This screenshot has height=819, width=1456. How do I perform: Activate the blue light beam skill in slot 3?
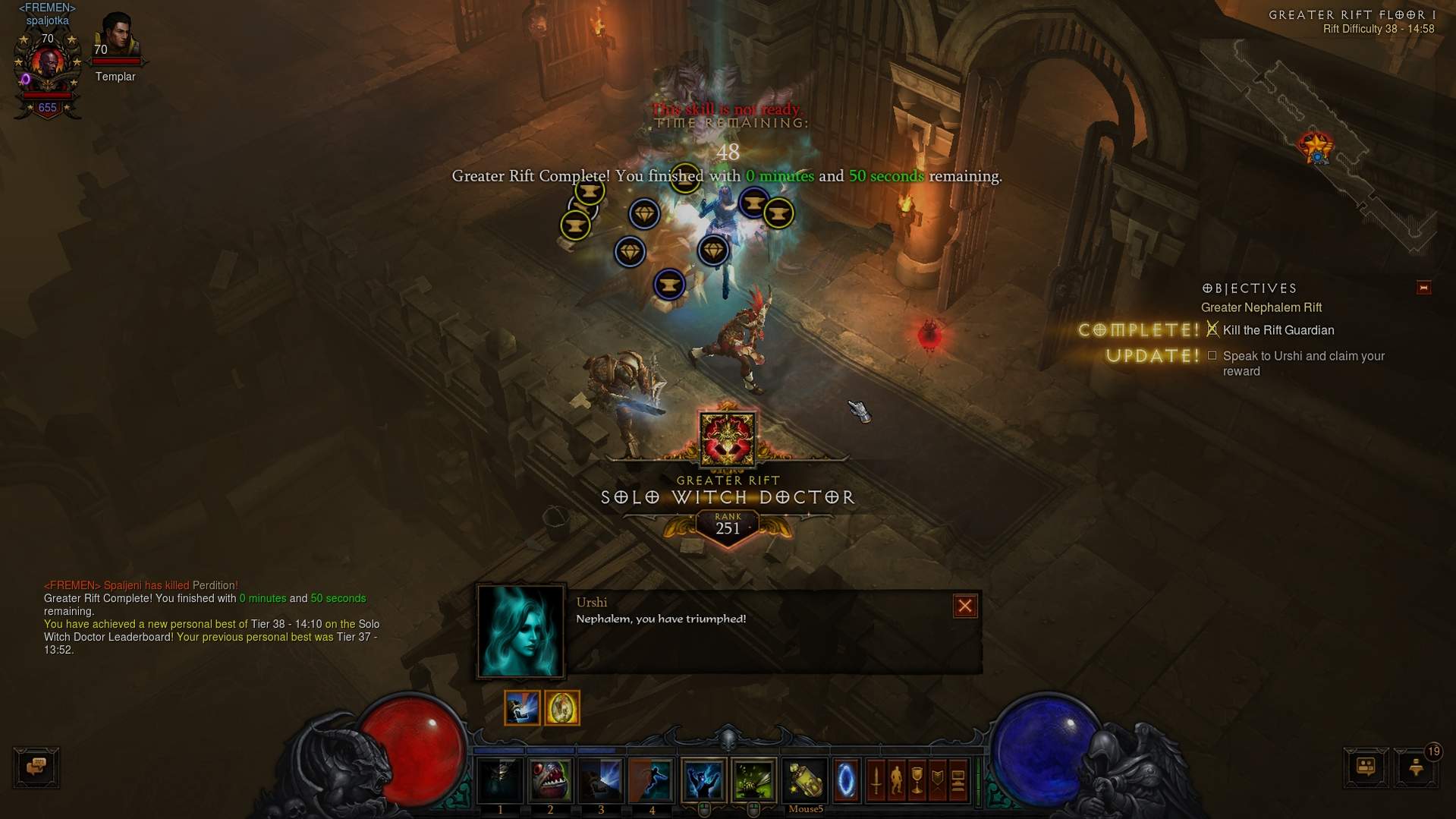pyautogui.click(x=601, y=780)
